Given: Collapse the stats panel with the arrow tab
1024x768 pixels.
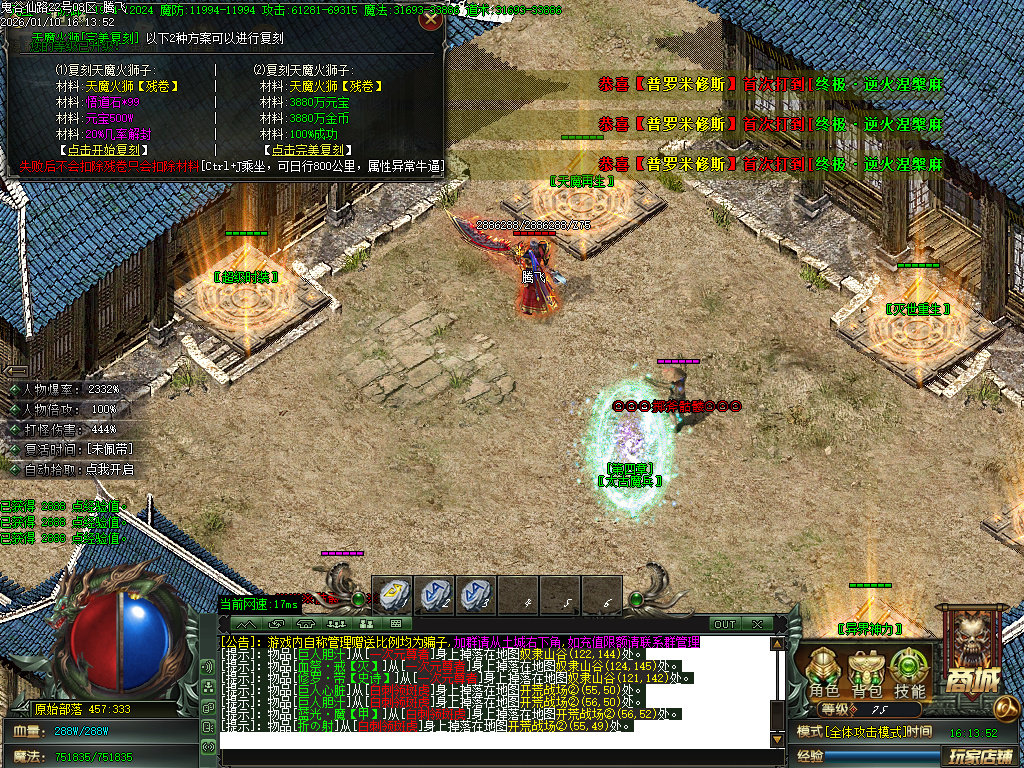Looking at the screenshot, I should 17,370.
